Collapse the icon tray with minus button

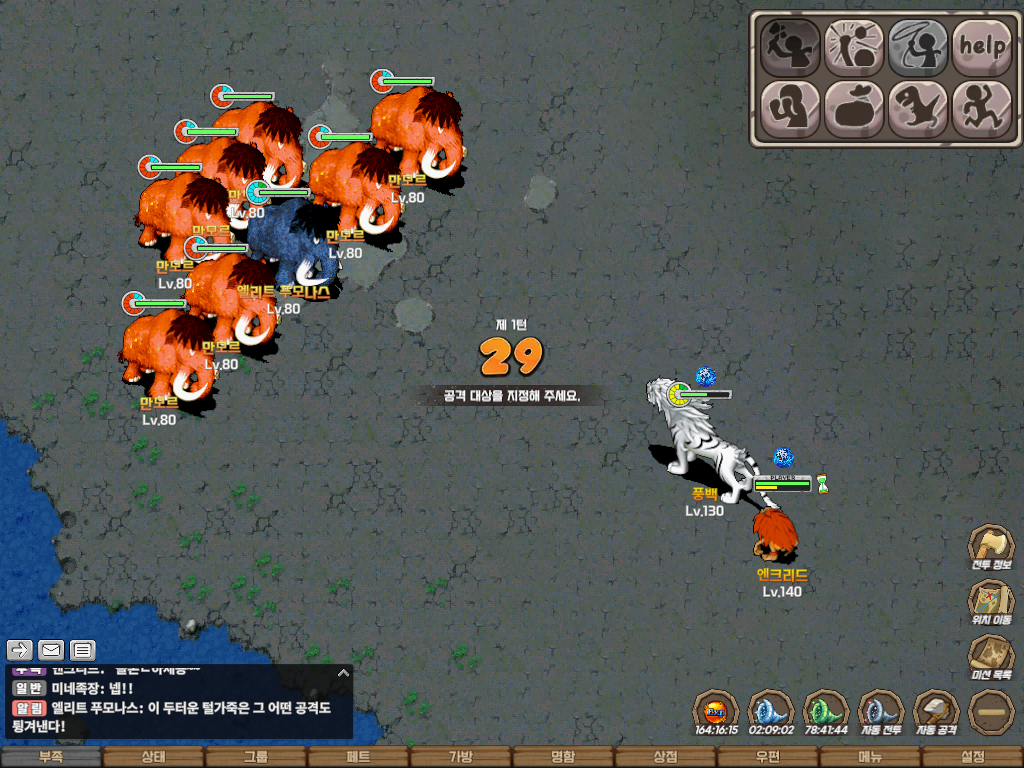click(991, 712)
